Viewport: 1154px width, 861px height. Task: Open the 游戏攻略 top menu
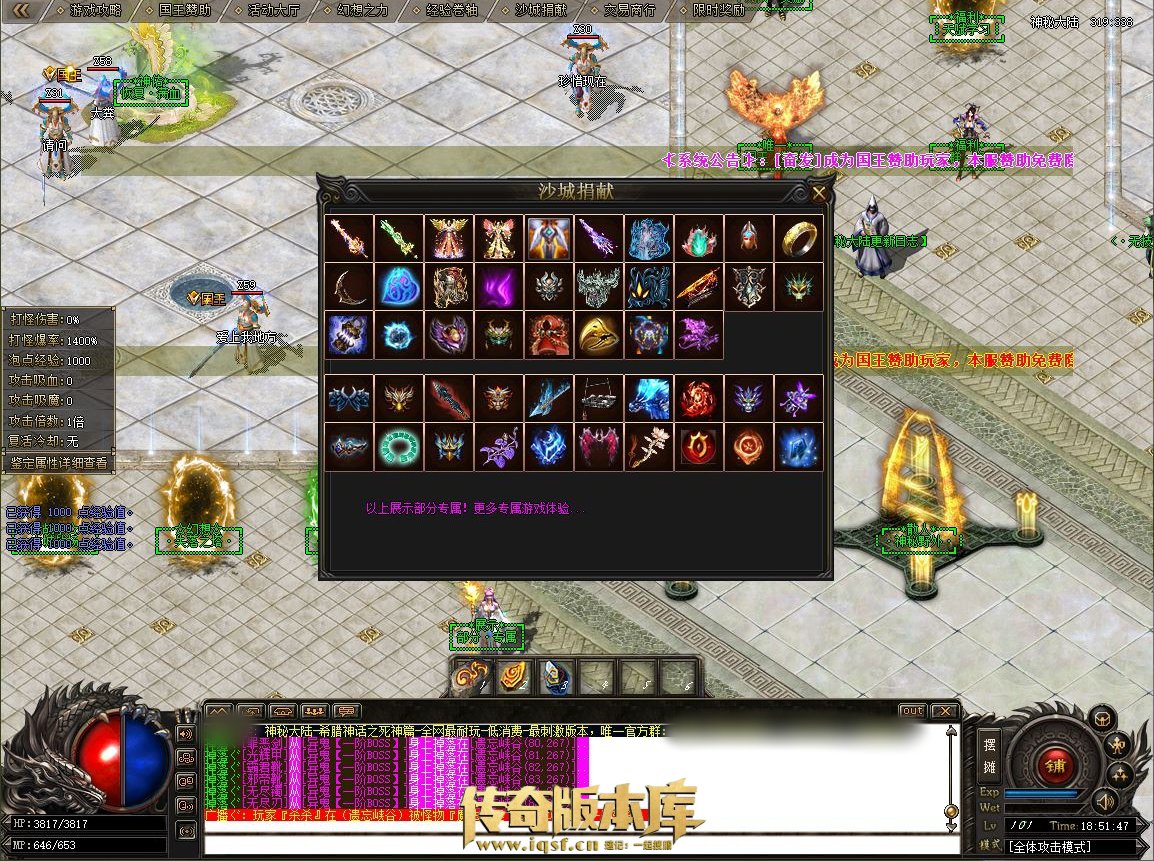(96, 10)
